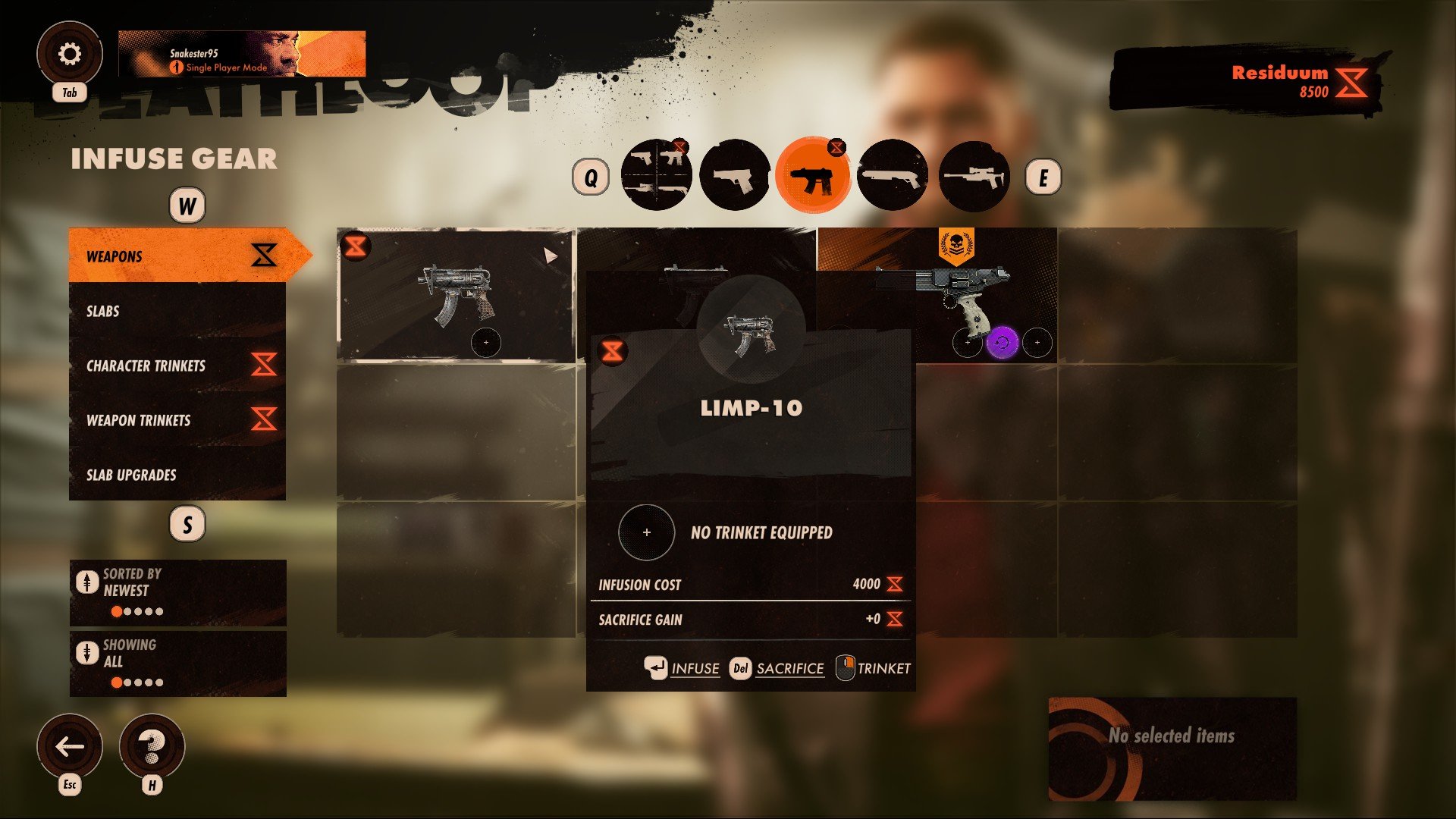Open the shotgun weapon category
This screenshot has width=1456, height=819.
(893, 175)
